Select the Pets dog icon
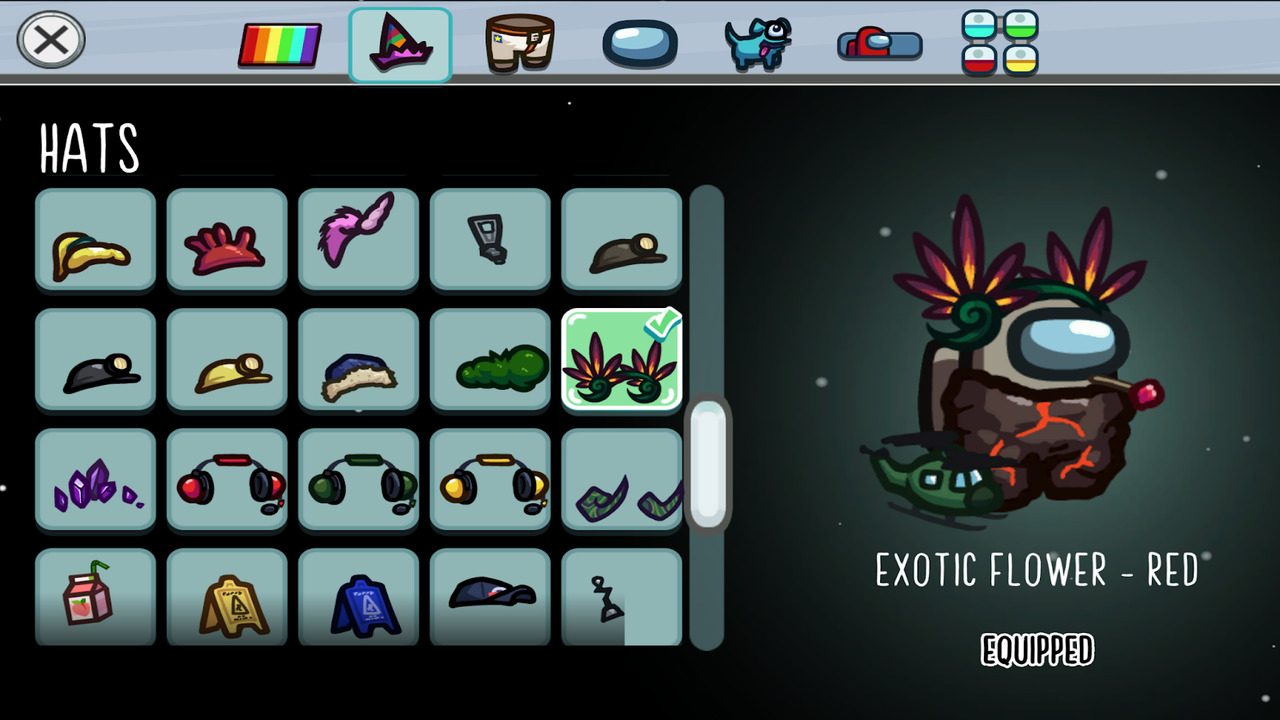This screenshot has height=720, width=1280. pos(758,43)
